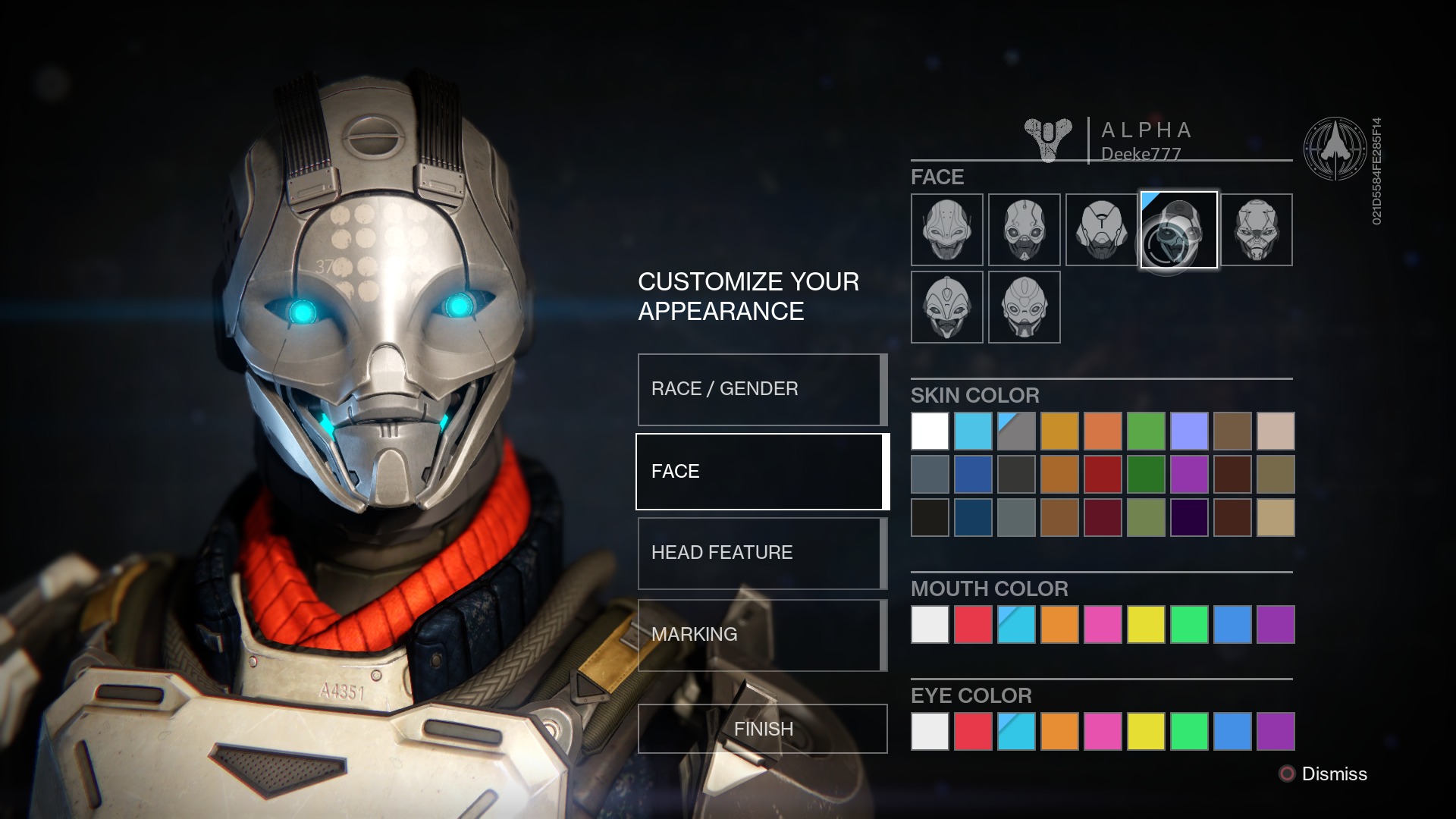Set eye color to green
Viewport: 1456px width, 819px height.
coord(1189,731)
